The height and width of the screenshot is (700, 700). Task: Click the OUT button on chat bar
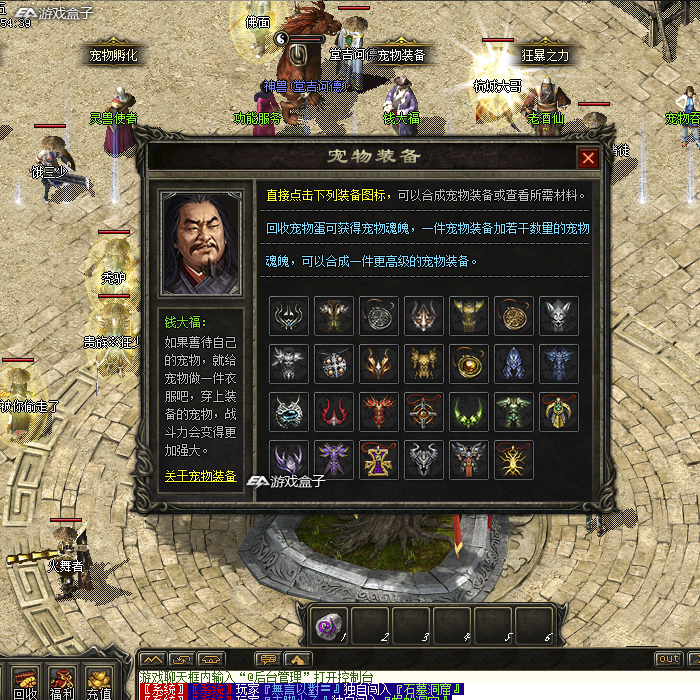[x=668, y=660]
